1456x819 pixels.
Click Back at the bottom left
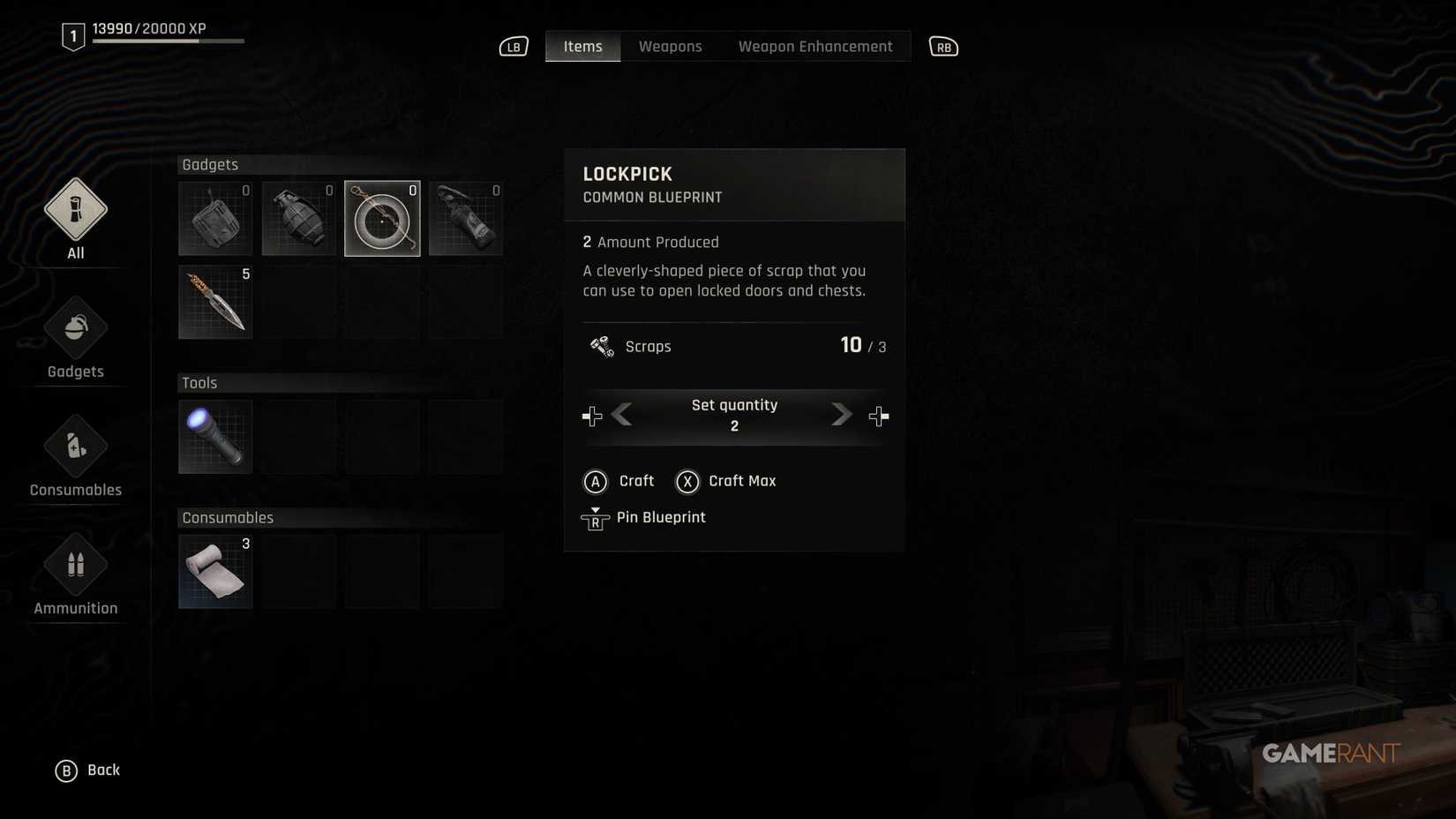click(88, 769)
